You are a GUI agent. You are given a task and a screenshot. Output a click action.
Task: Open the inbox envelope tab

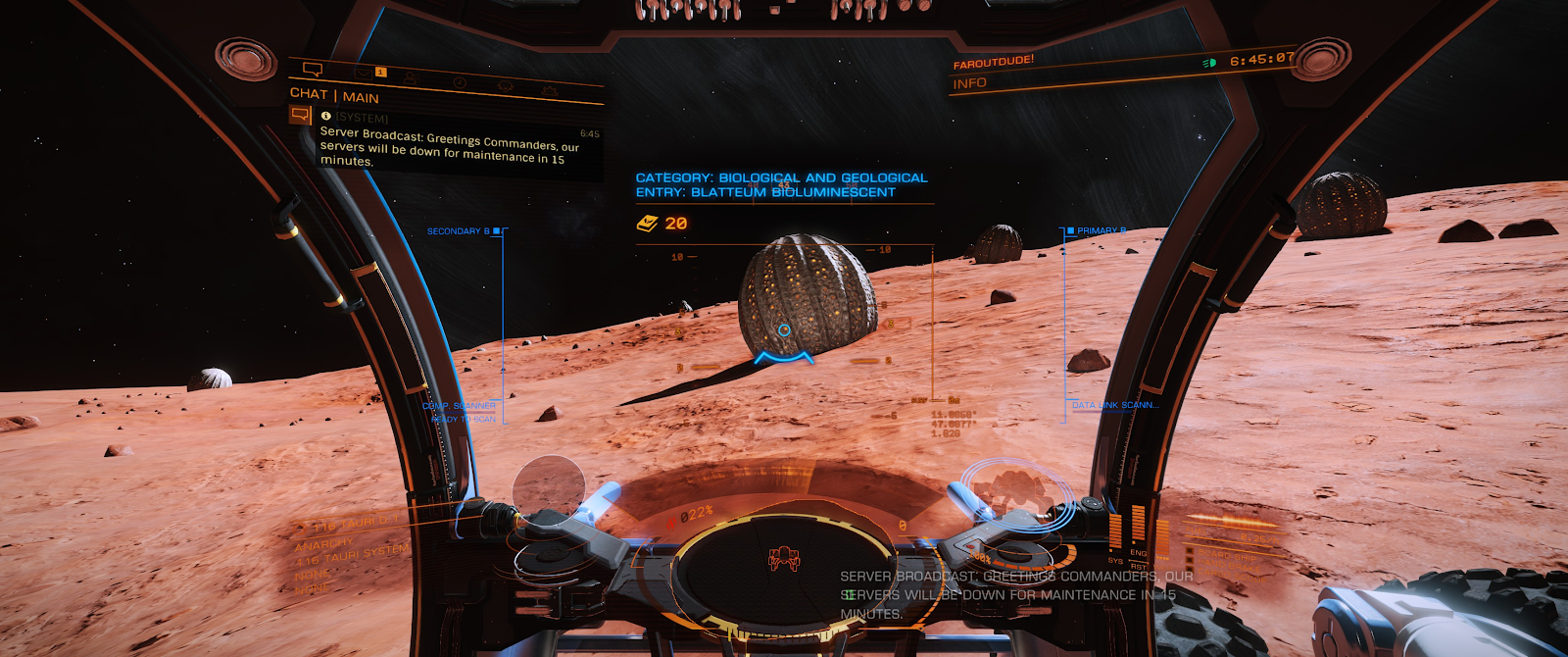(x=363, y=73)
